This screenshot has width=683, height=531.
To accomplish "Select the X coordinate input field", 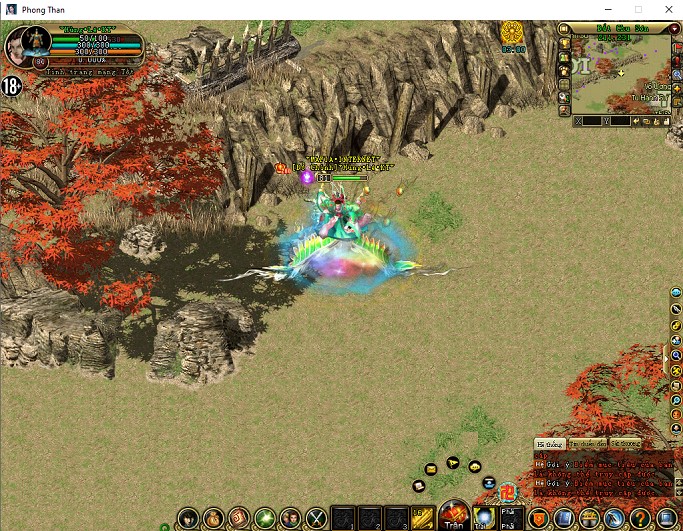I will 592,121.
